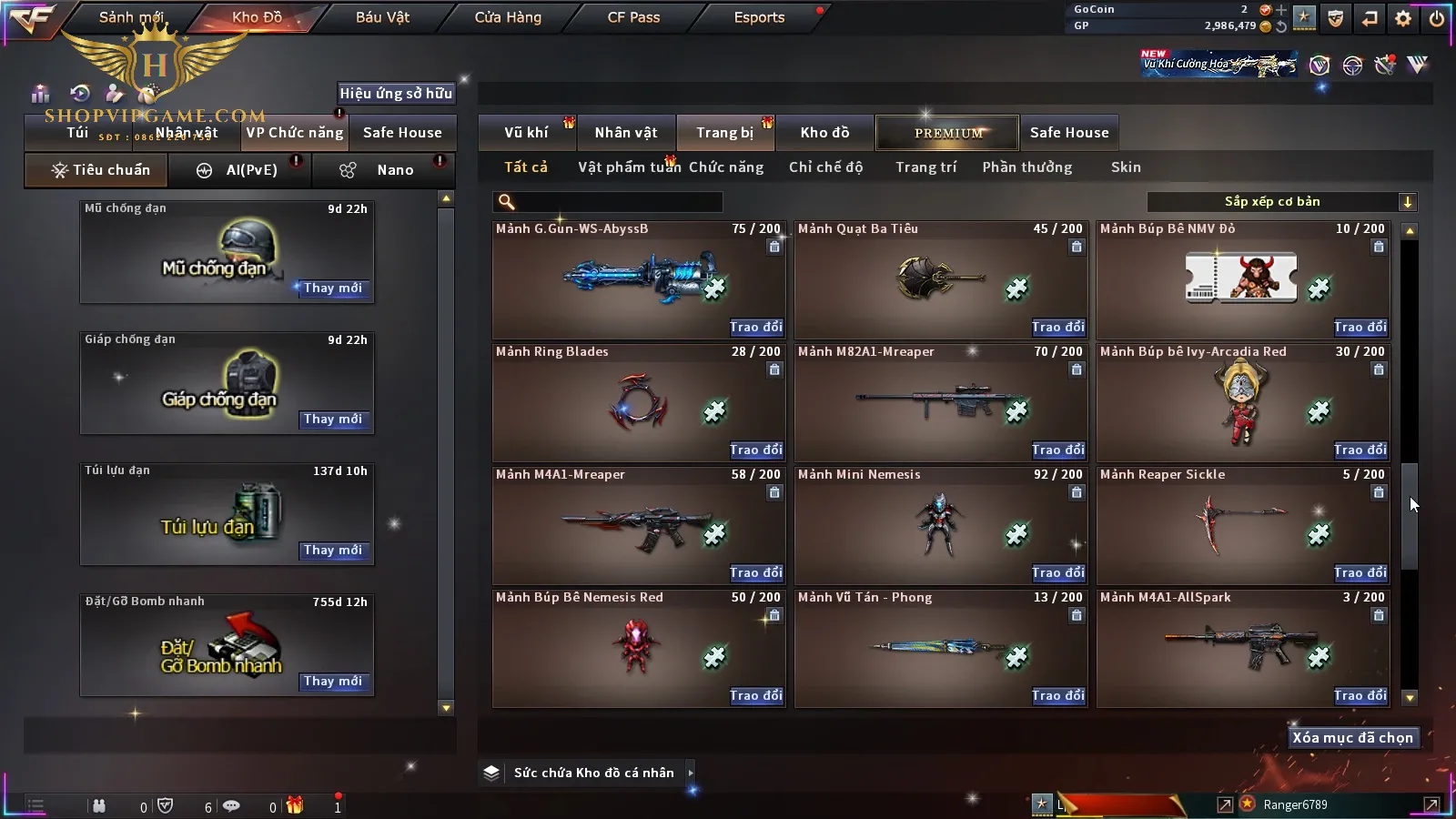The width and height of the screenshot is (1456, 819).
Task: Choose the AI(PvE) loadout tab
Action: (238, 170)
